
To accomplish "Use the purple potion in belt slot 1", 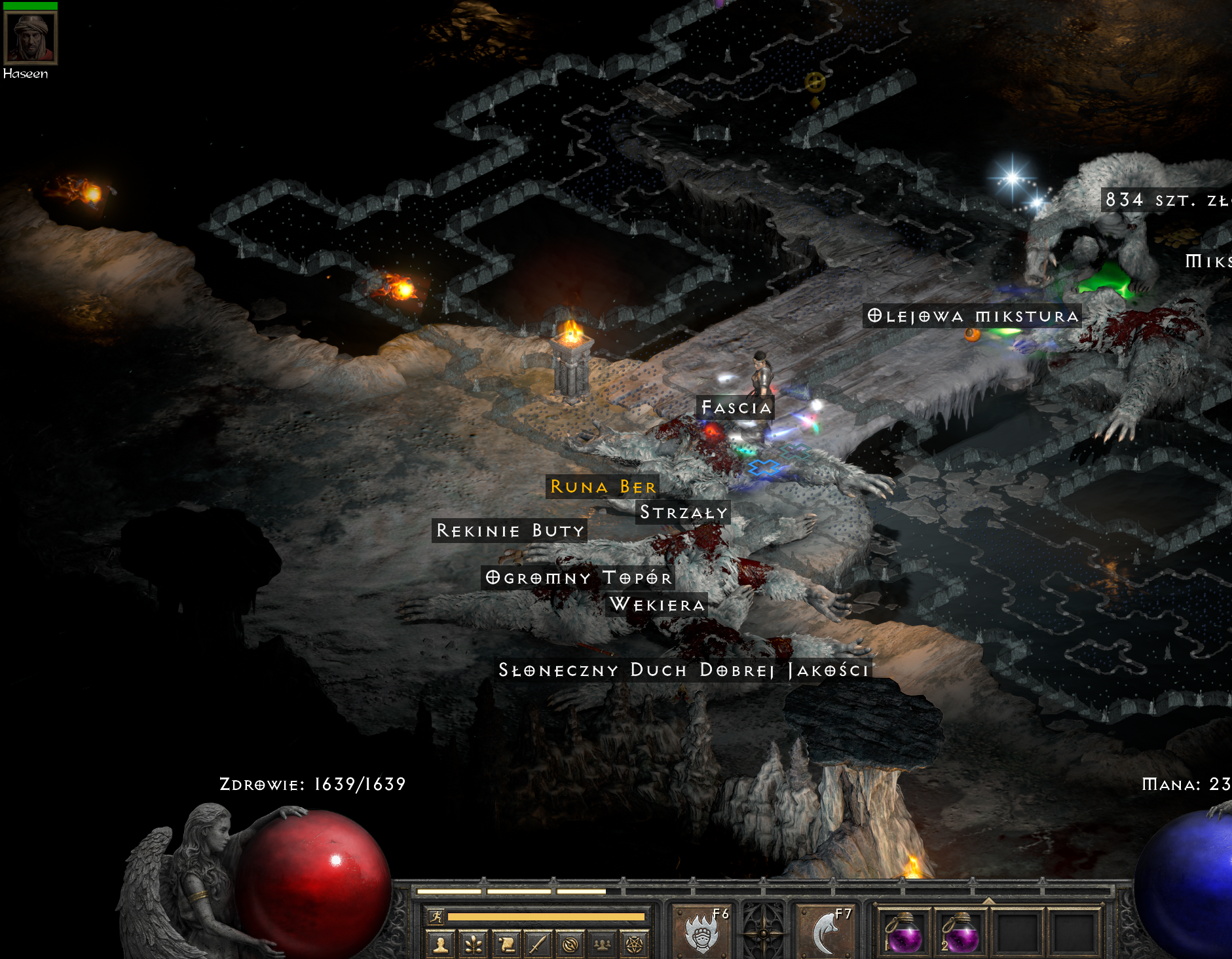I will pos(905,932).
